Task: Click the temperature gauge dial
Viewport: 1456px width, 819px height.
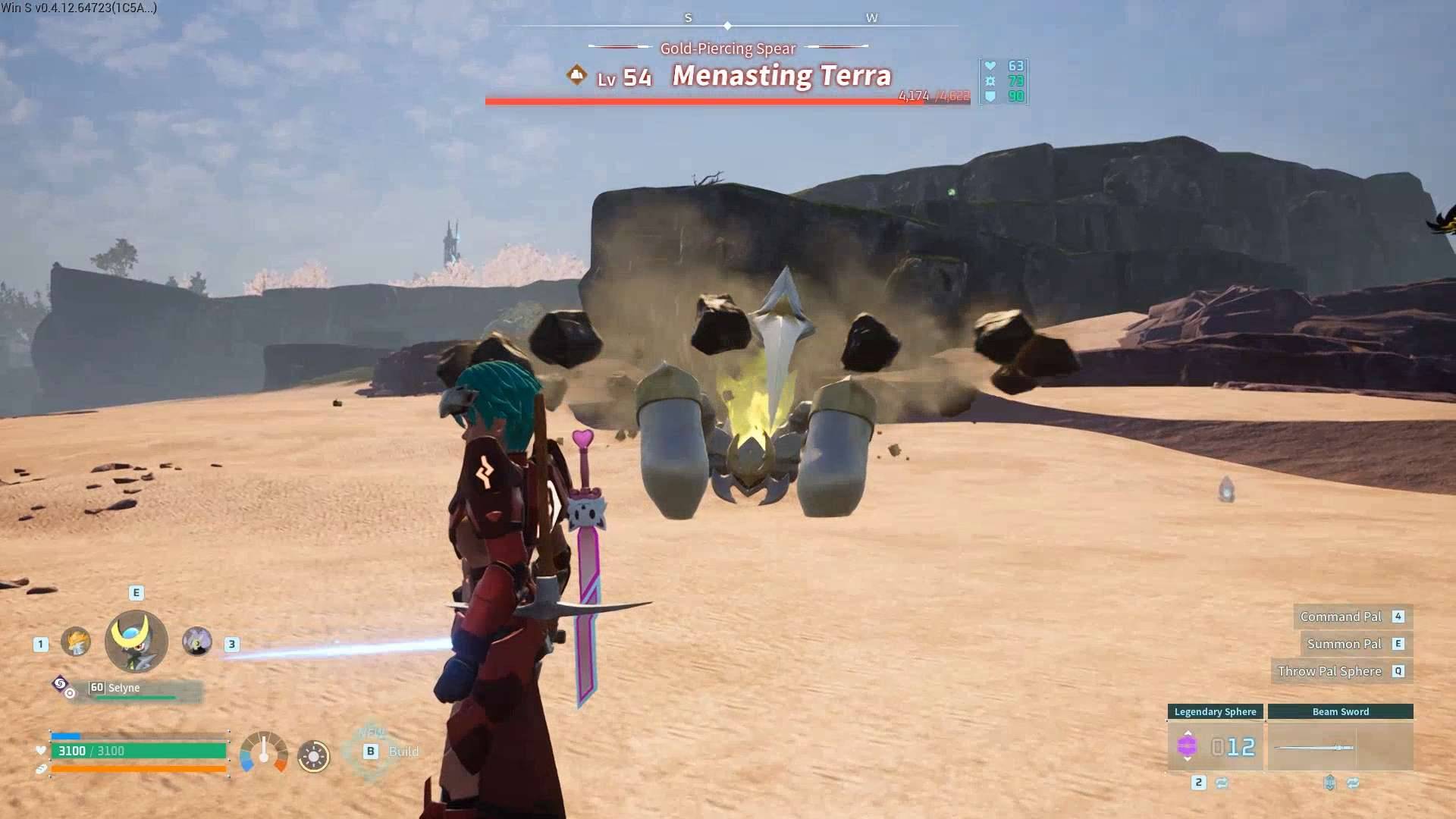Action: [264, 752]
